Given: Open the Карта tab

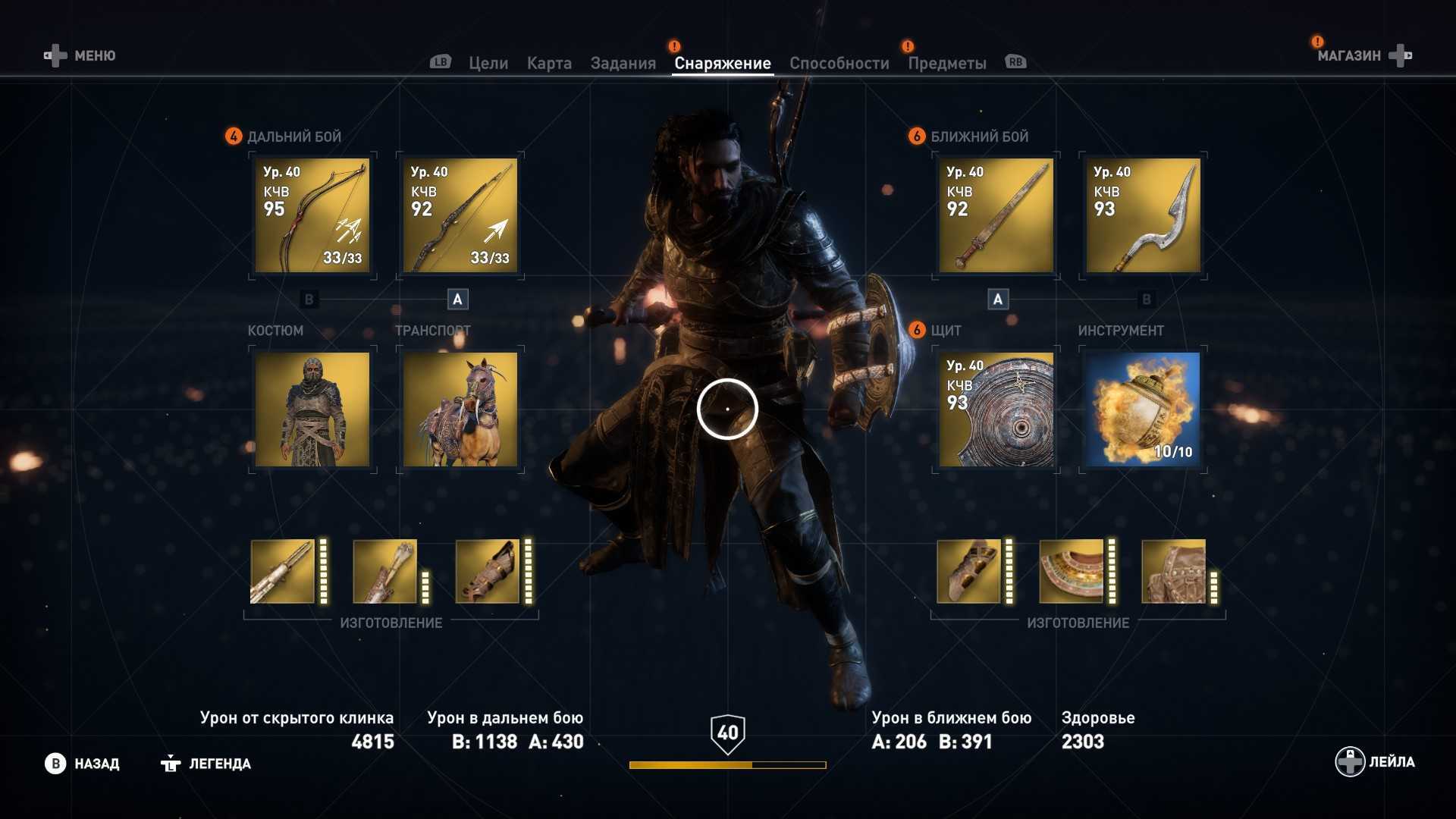Looking at the screenshot, I should 549,64.
